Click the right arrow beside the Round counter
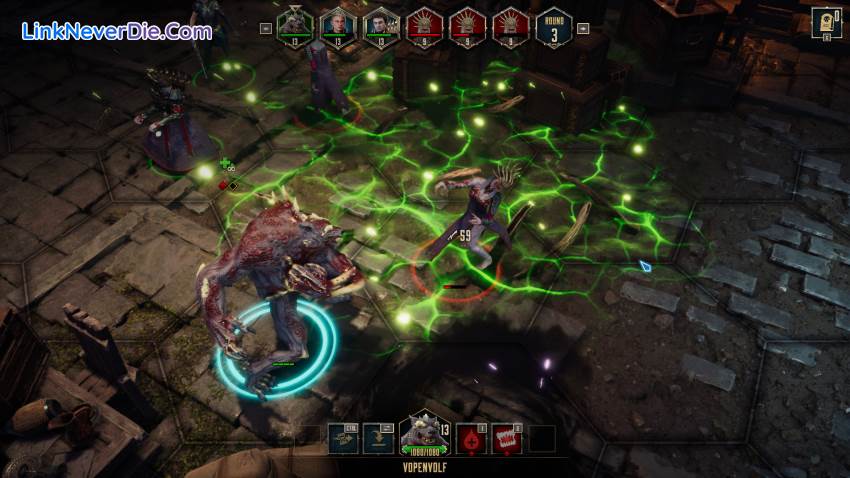Viewport: 850px width, 478px height. 583,28
